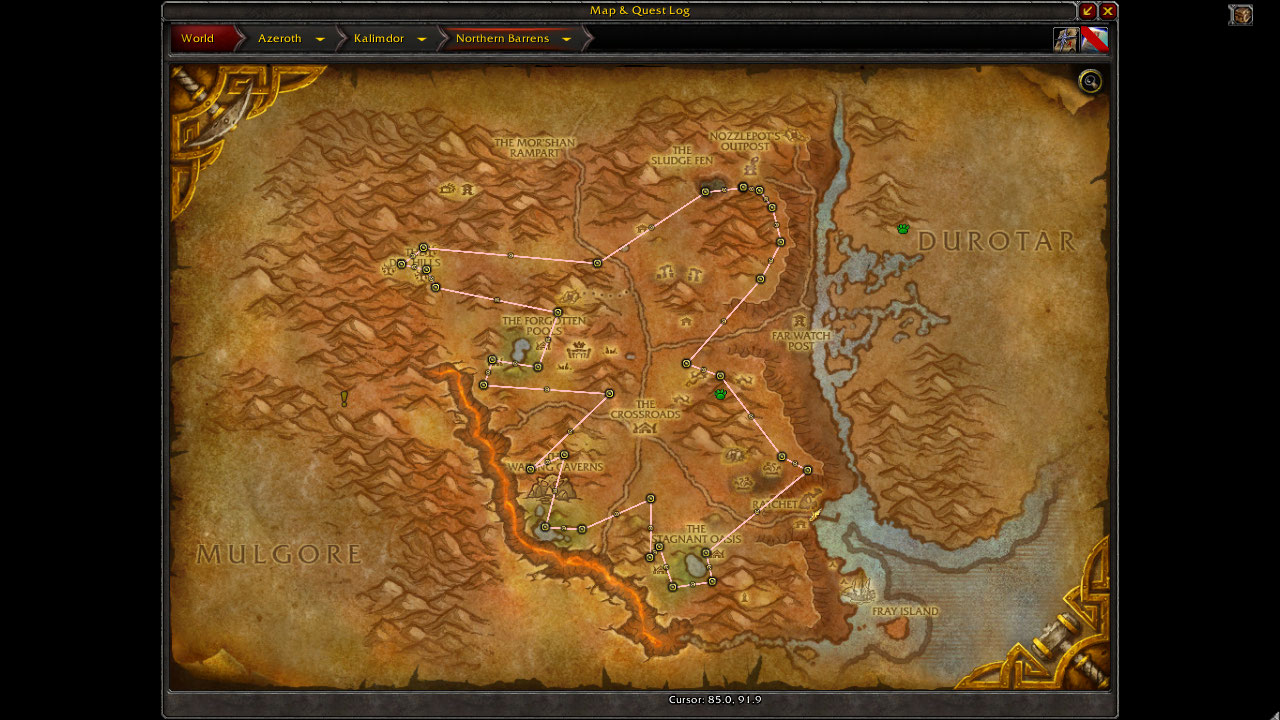
Task: Close the Map & Quest Log window
Action: tap(1108, 11)
